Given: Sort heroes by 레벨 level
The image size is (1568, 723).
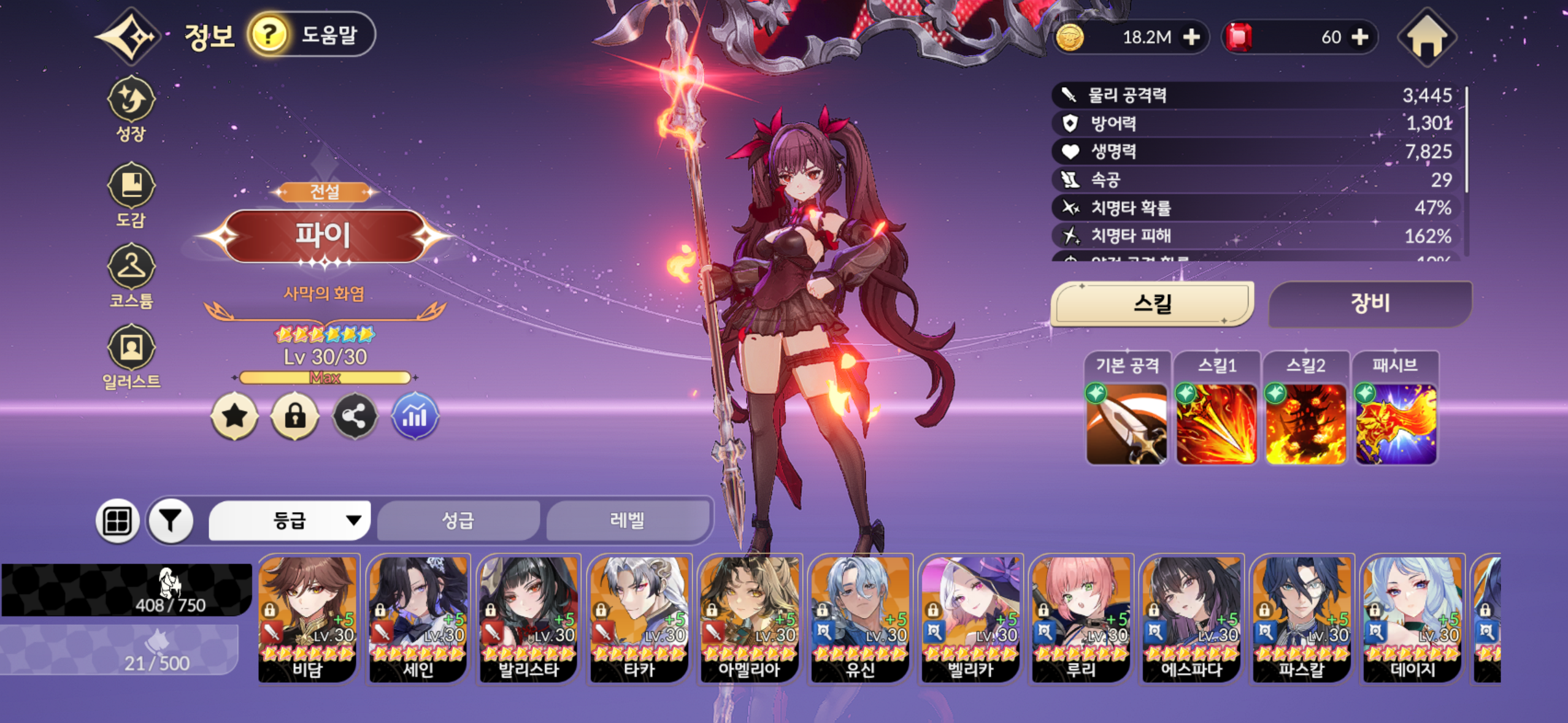Looking at the screenshot, I should tap(626, 521).
